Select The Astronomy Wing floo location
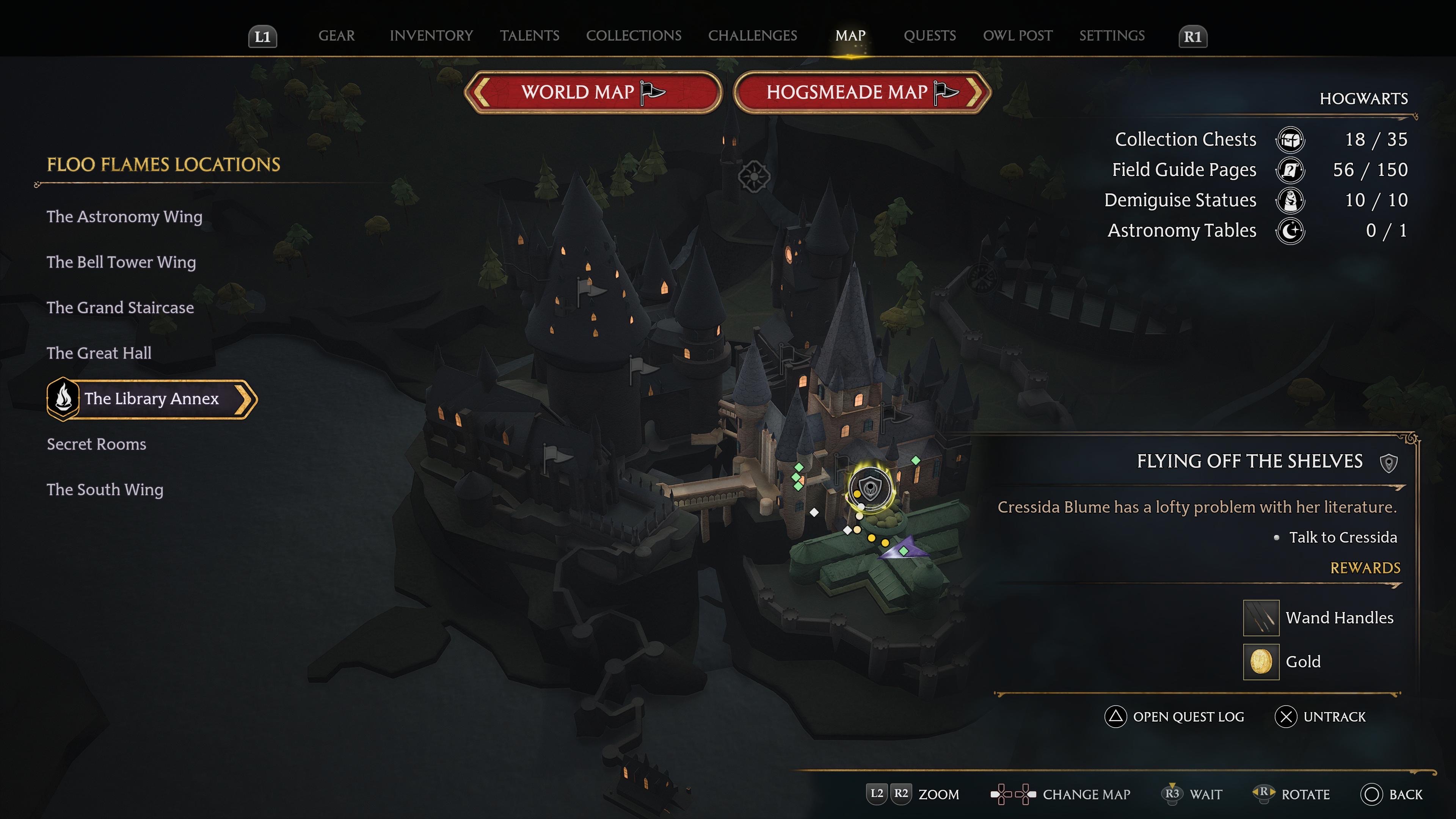 coord(124,217)
